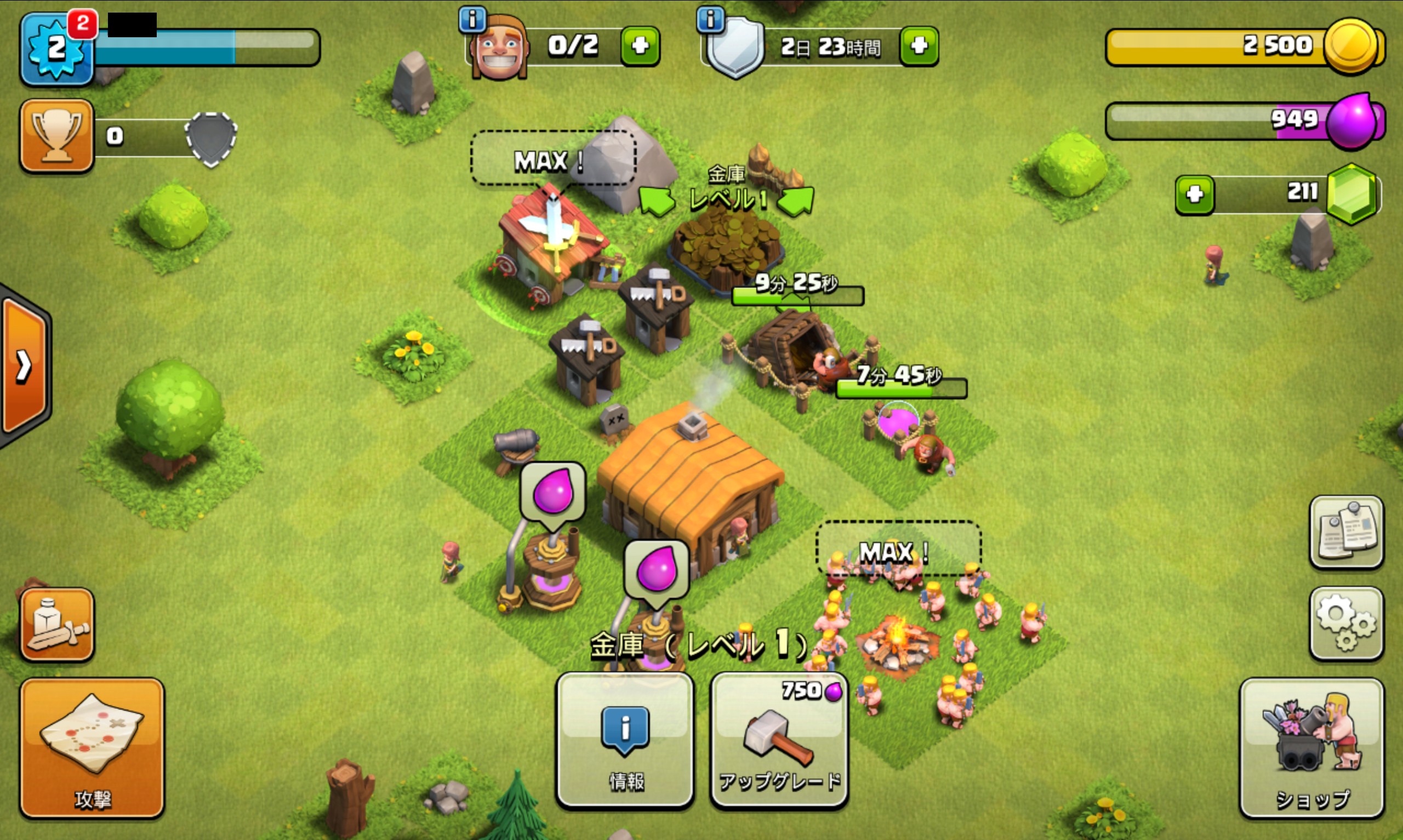Open the builder info icon
Image resolution: width=1403 pixels, height=840 pixels.
pos(472,20)
